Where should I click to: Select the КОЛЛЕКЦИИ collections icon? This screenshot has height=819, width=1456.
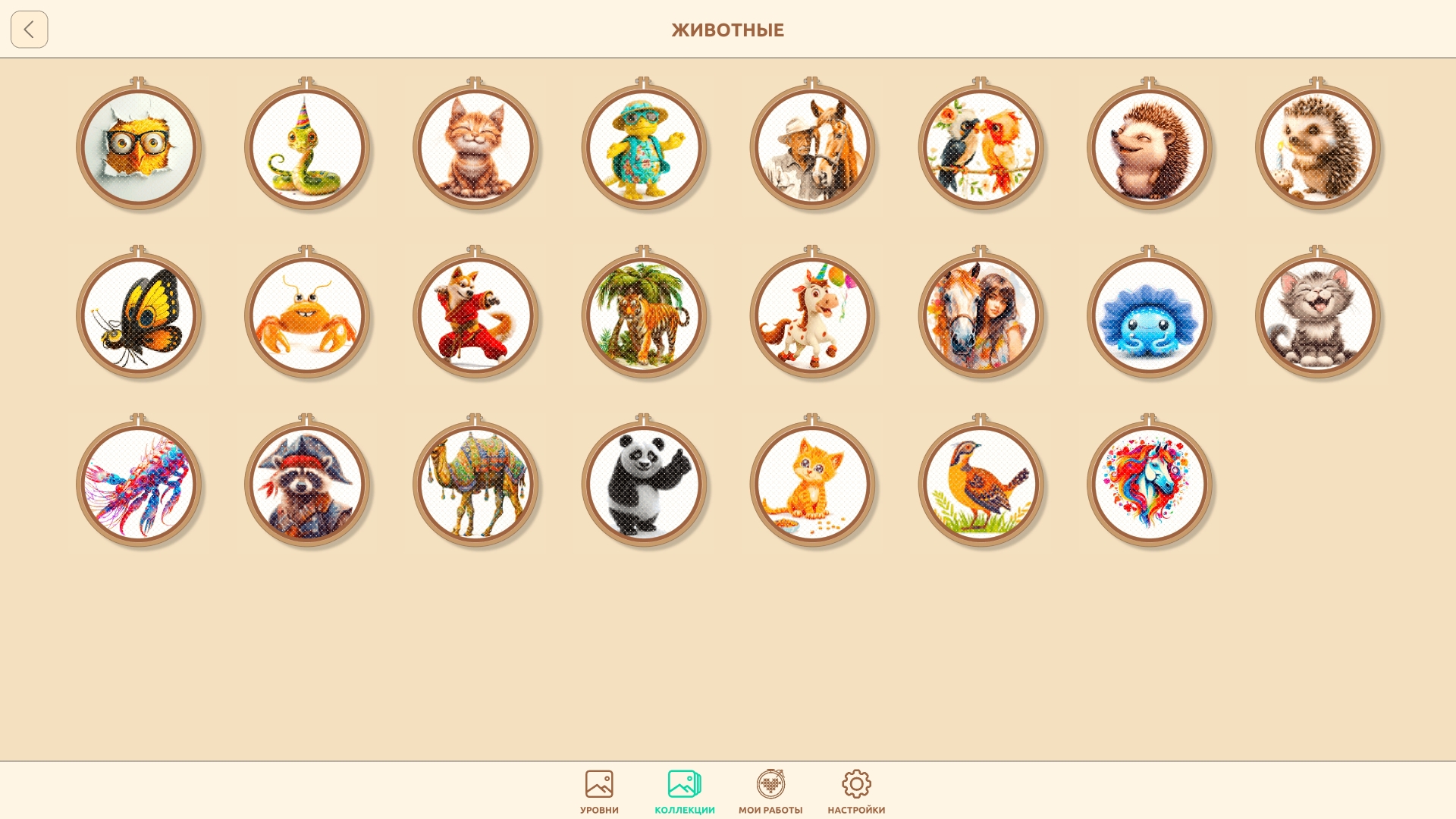[x=683, y=789]
